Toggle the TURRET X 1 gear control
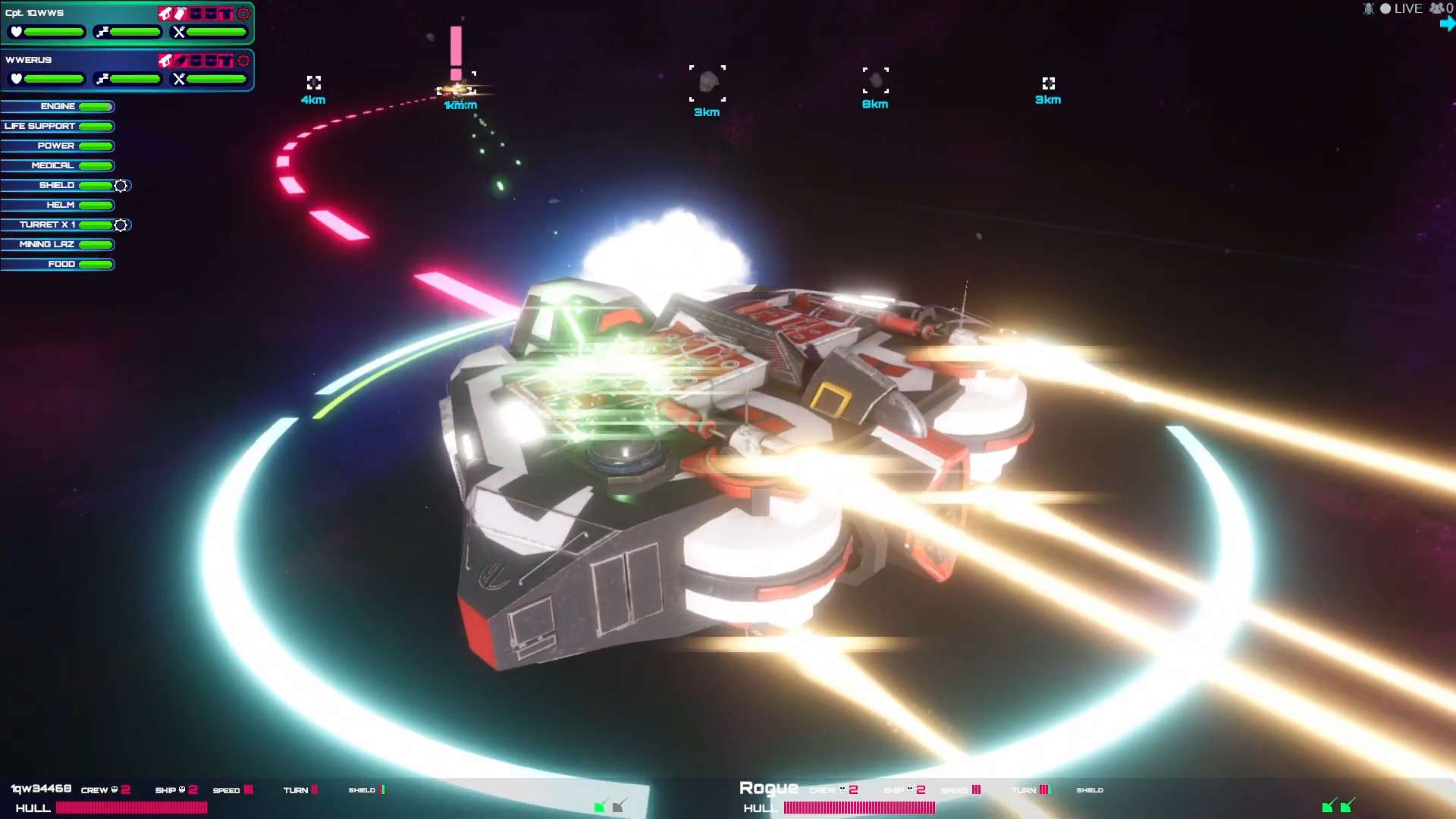 tap(121, 224)
